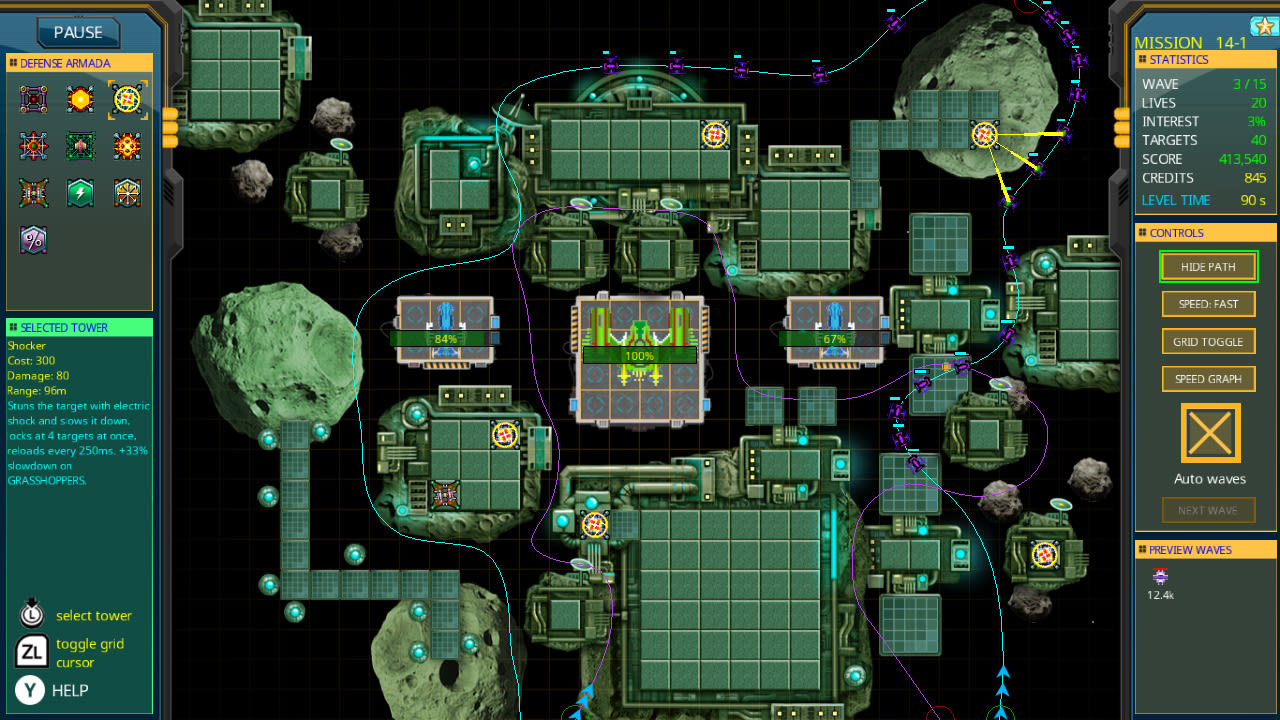Image resolution: width=1280 pixels, height=720 pixels.
Task: Select the green lightning booster icon
Action: pyautogui.click(x=80, y=192)
